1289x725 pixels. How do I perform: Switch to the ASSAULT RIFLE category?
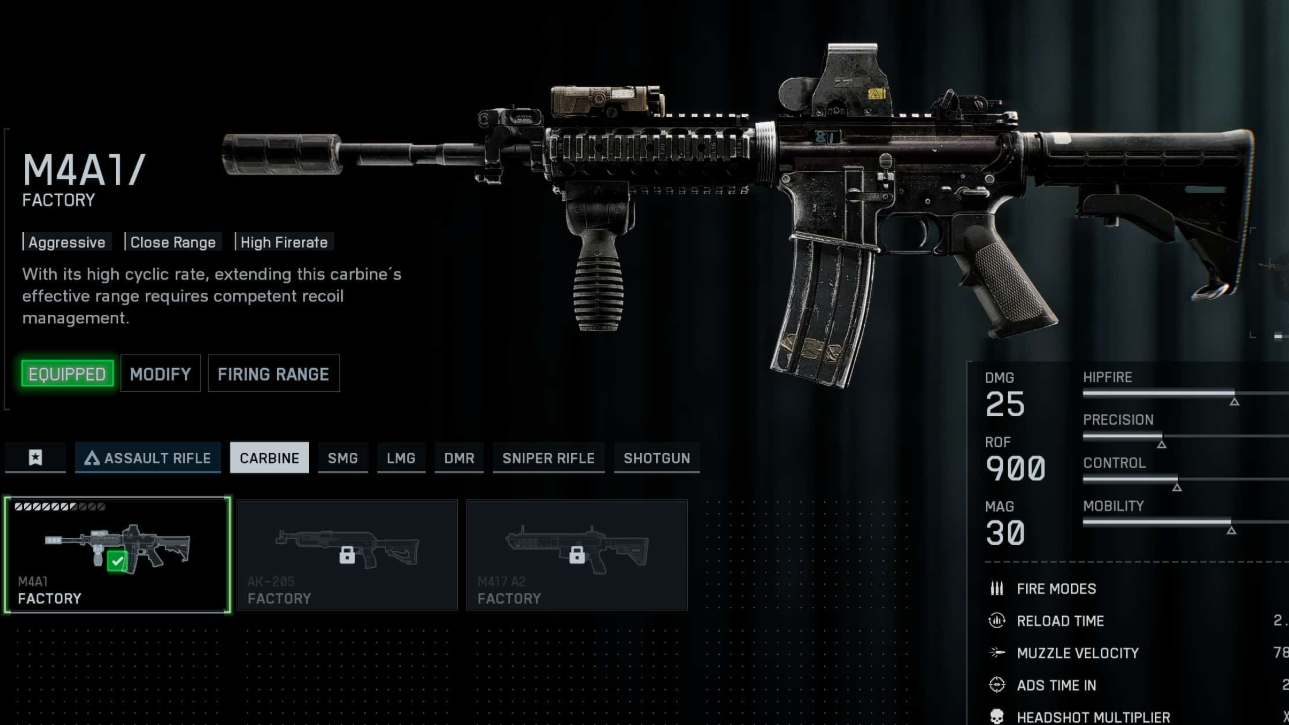148,458
